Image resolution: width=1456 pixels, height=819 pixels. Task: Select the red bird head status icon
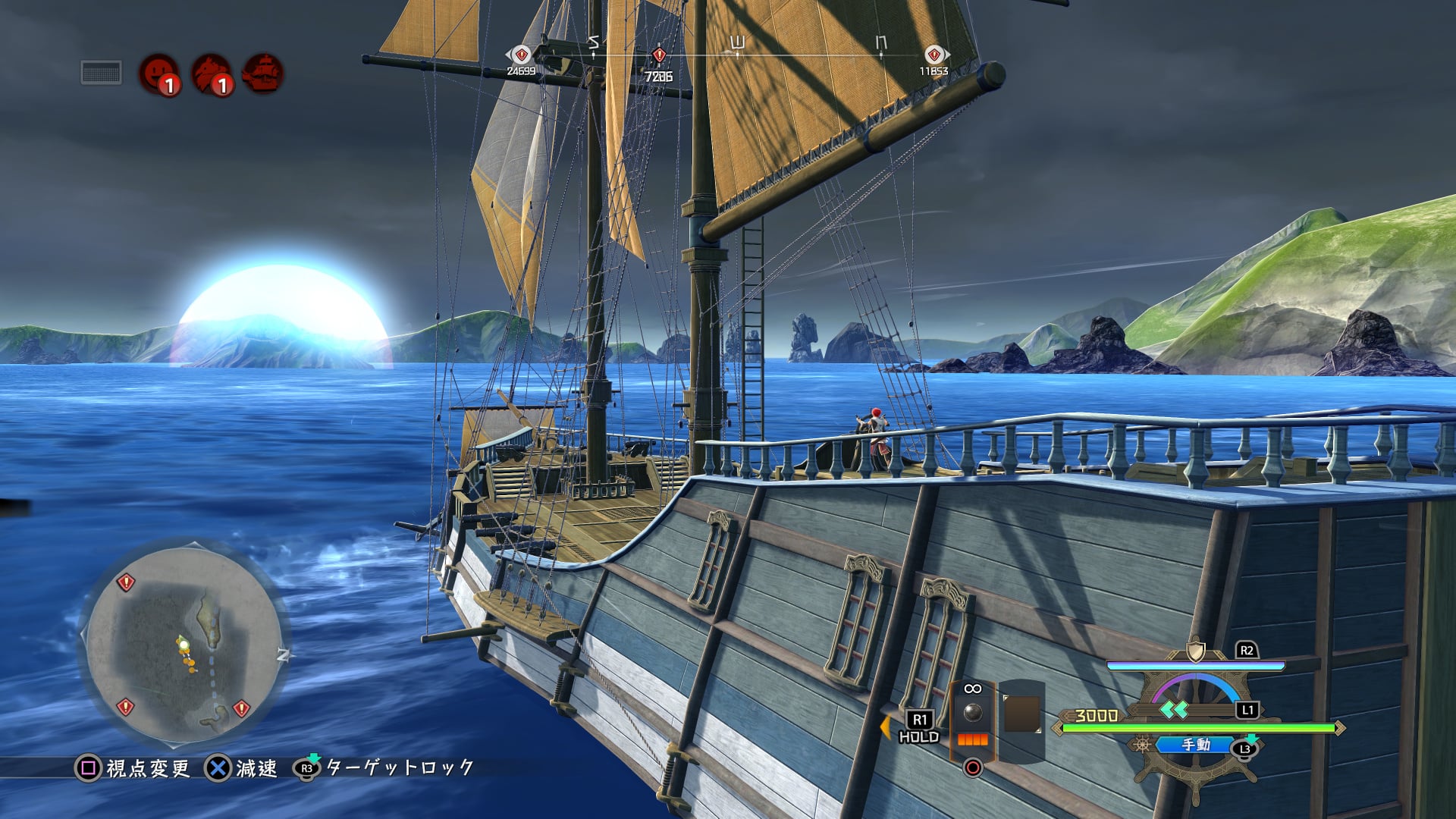(x=210, y=74)
